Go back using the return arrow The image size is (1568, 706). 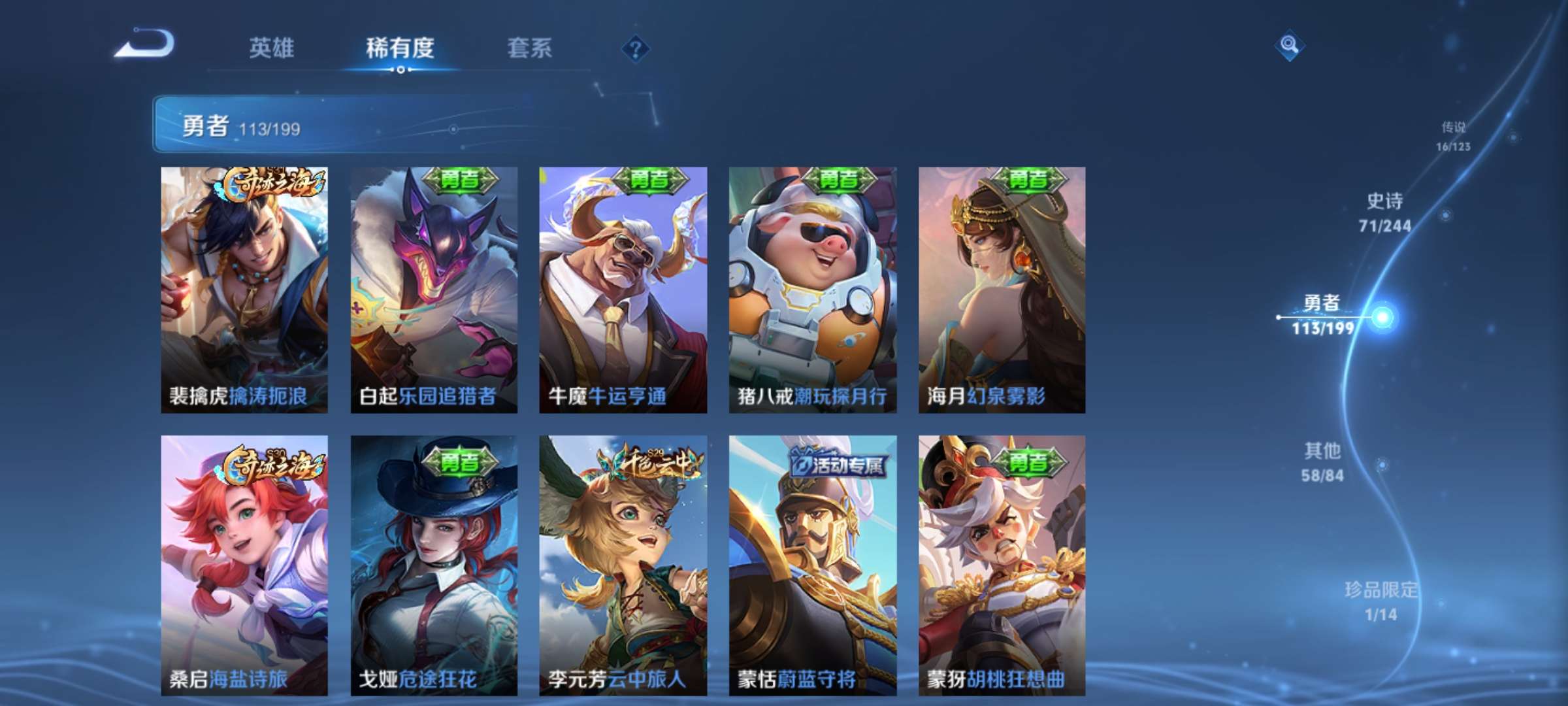pos(145,44)
